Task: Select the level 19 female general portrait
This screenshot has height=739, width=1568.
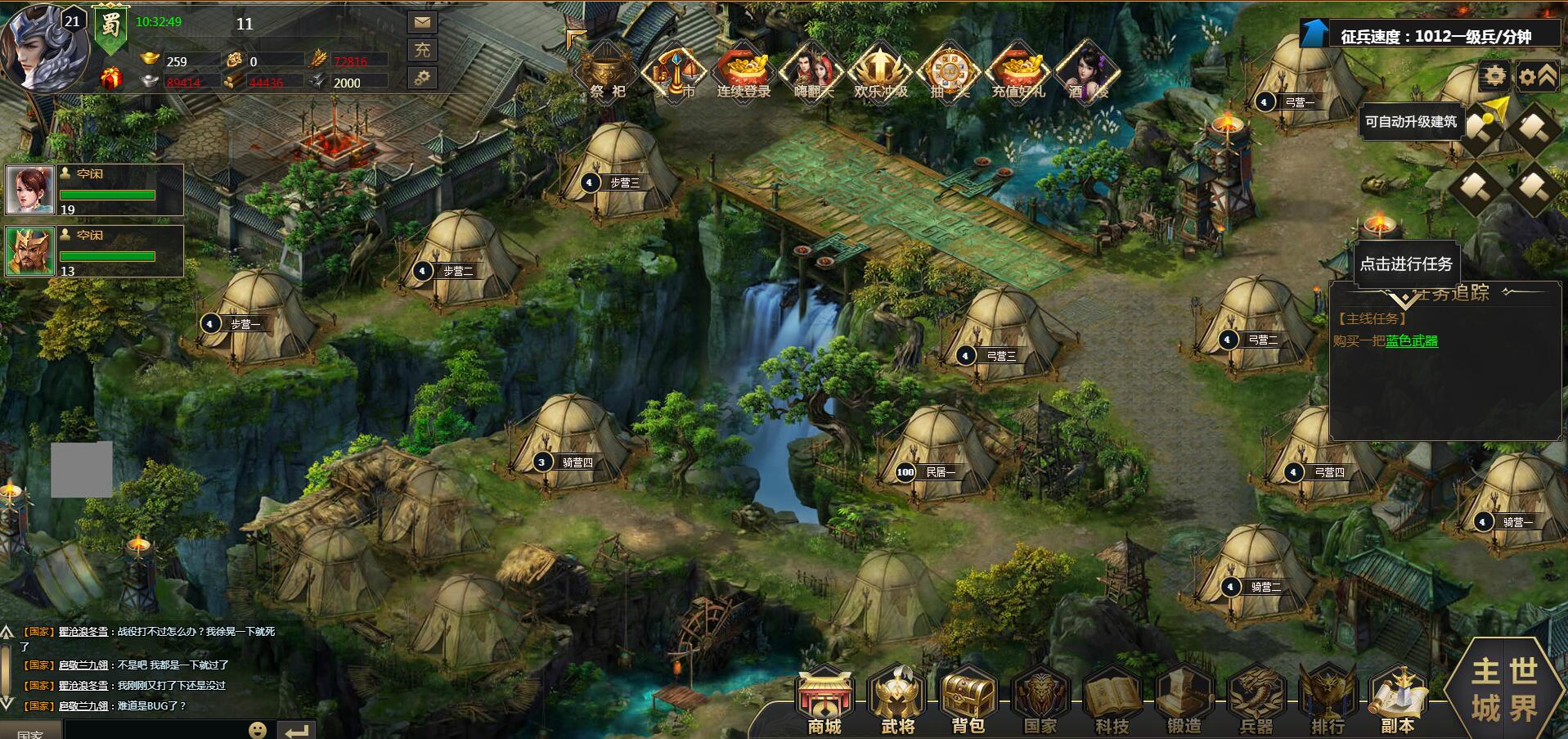Action: click(30, 190)
